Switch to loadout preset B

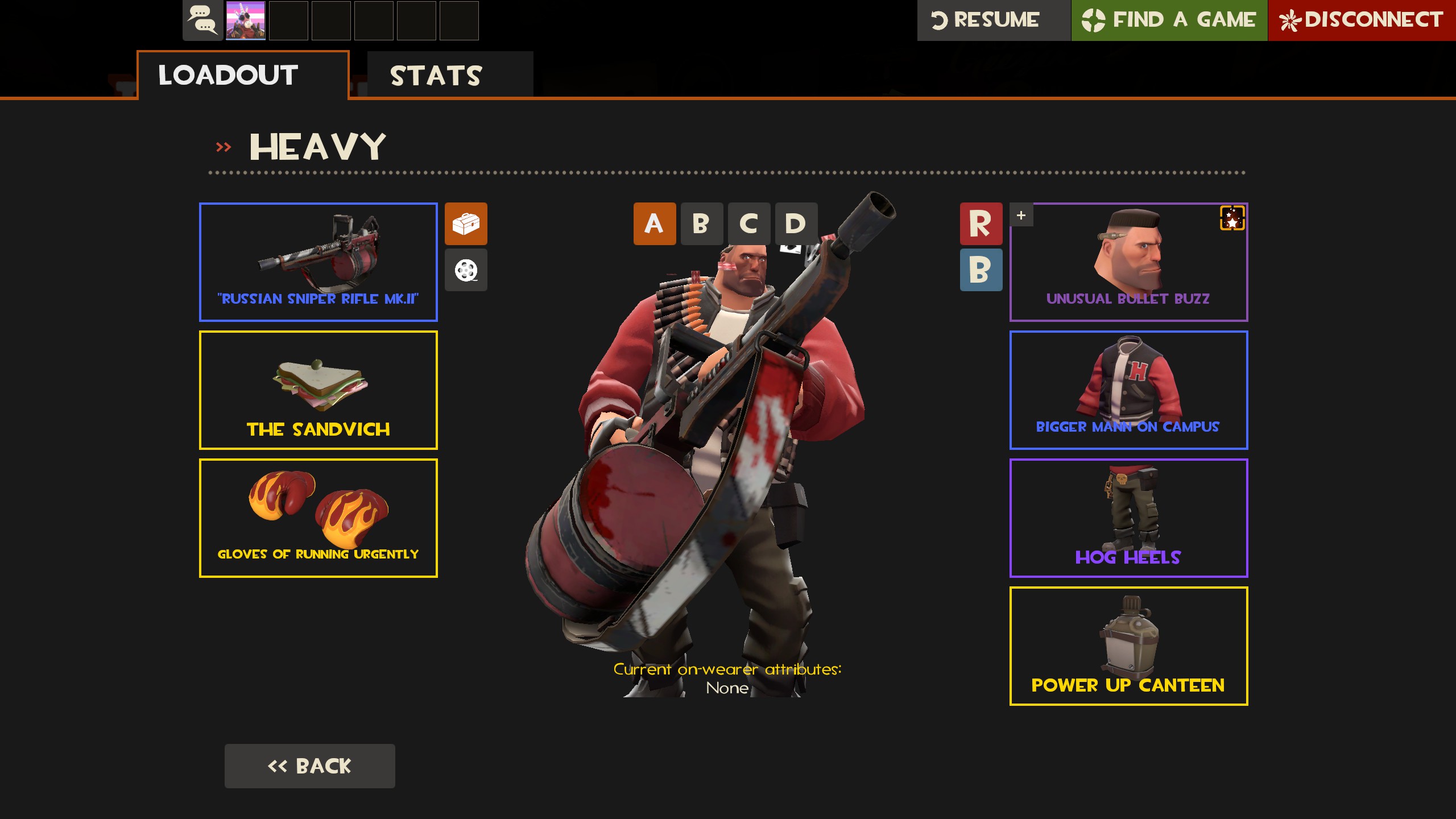pyautogui.click(x=701, y=224)
